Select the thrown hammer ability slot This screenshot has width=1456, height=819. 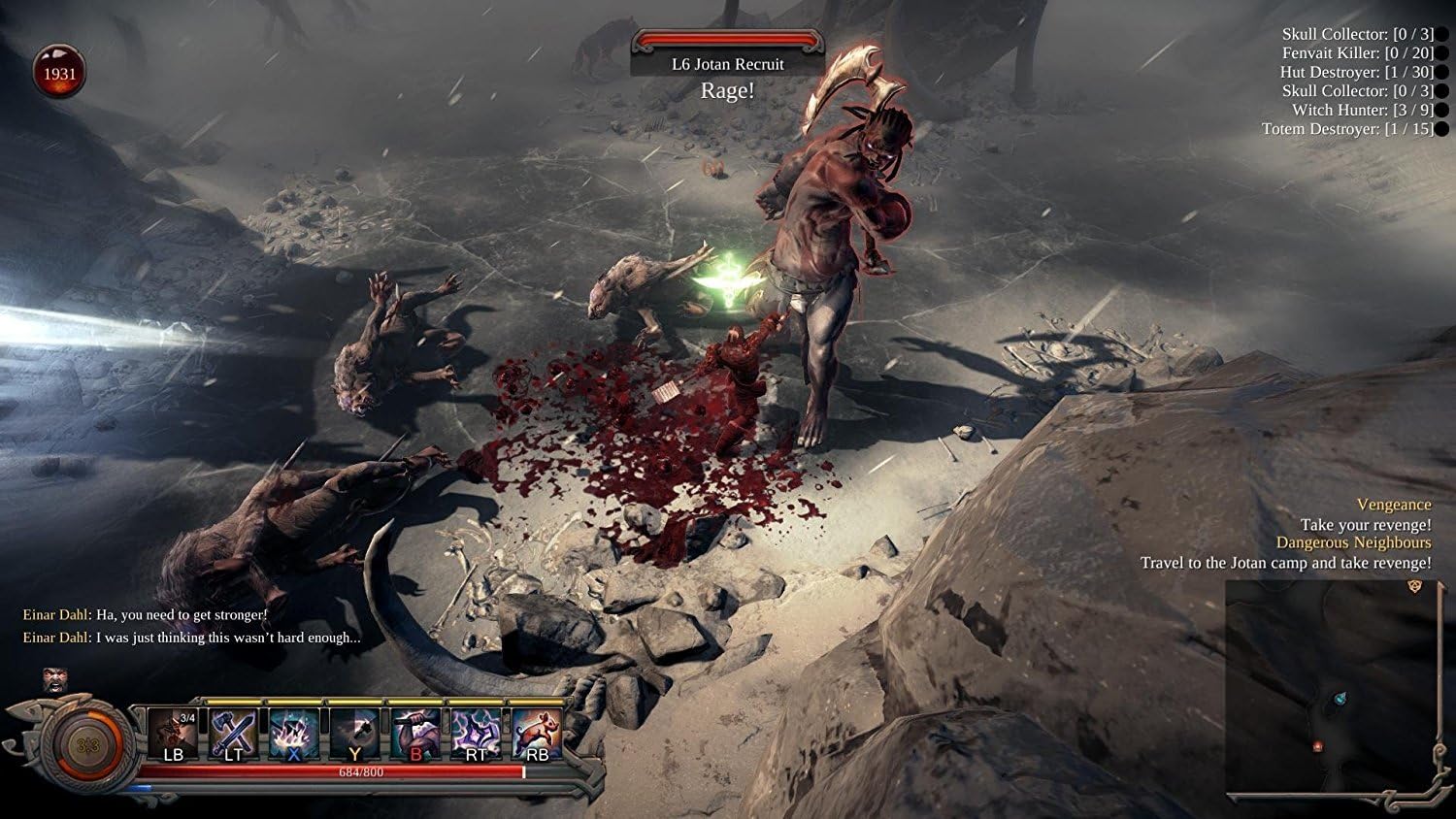pos(355,735)
